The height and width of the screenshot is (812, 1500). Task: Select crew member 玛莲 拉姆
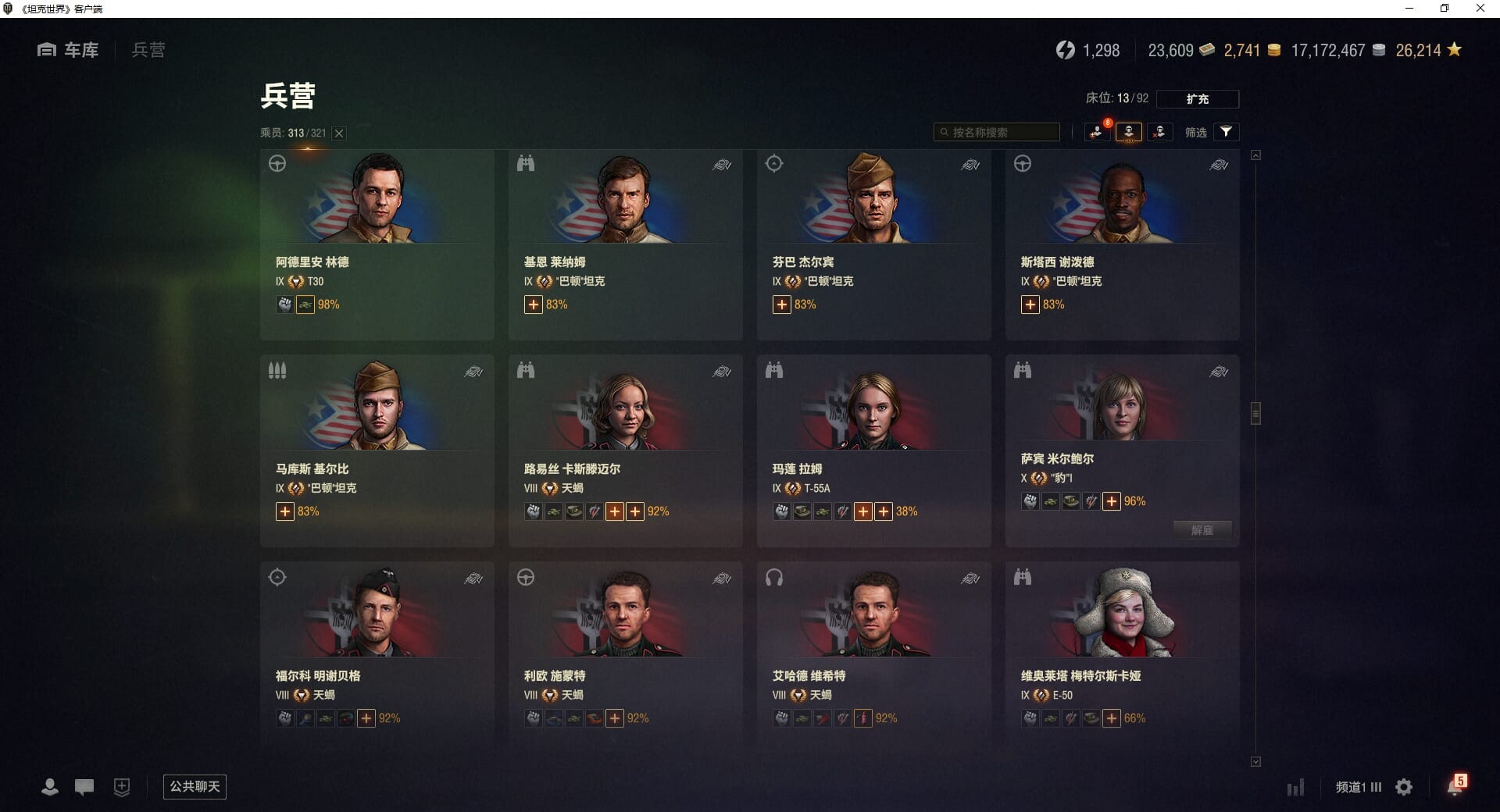coord(873,451)
